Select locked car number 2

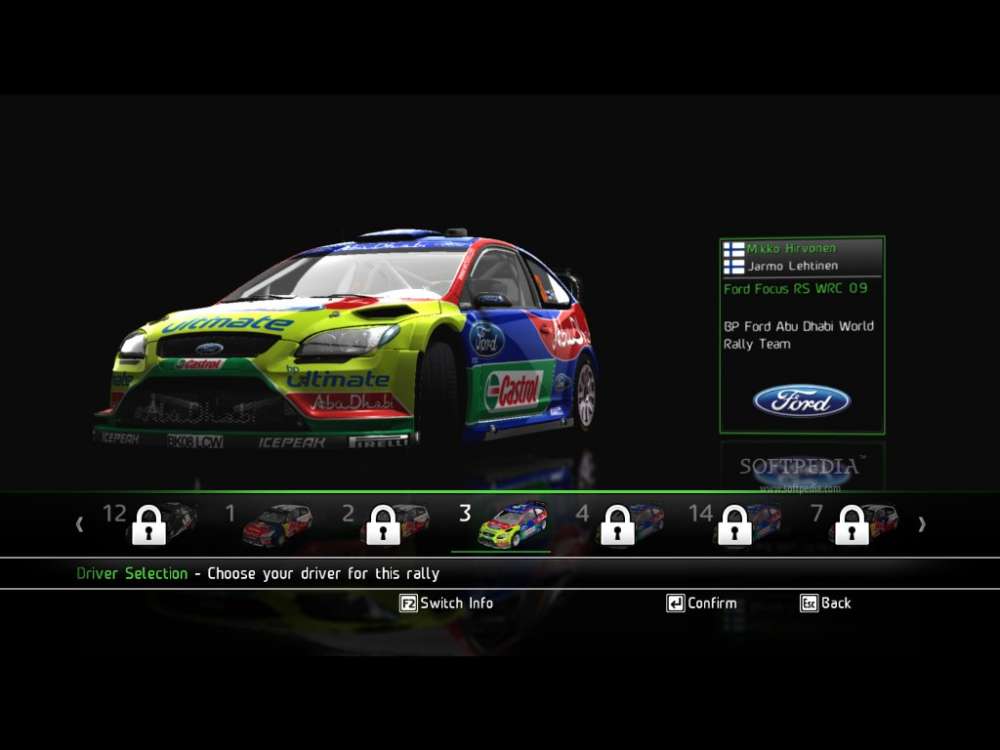(x=386, y=524)
